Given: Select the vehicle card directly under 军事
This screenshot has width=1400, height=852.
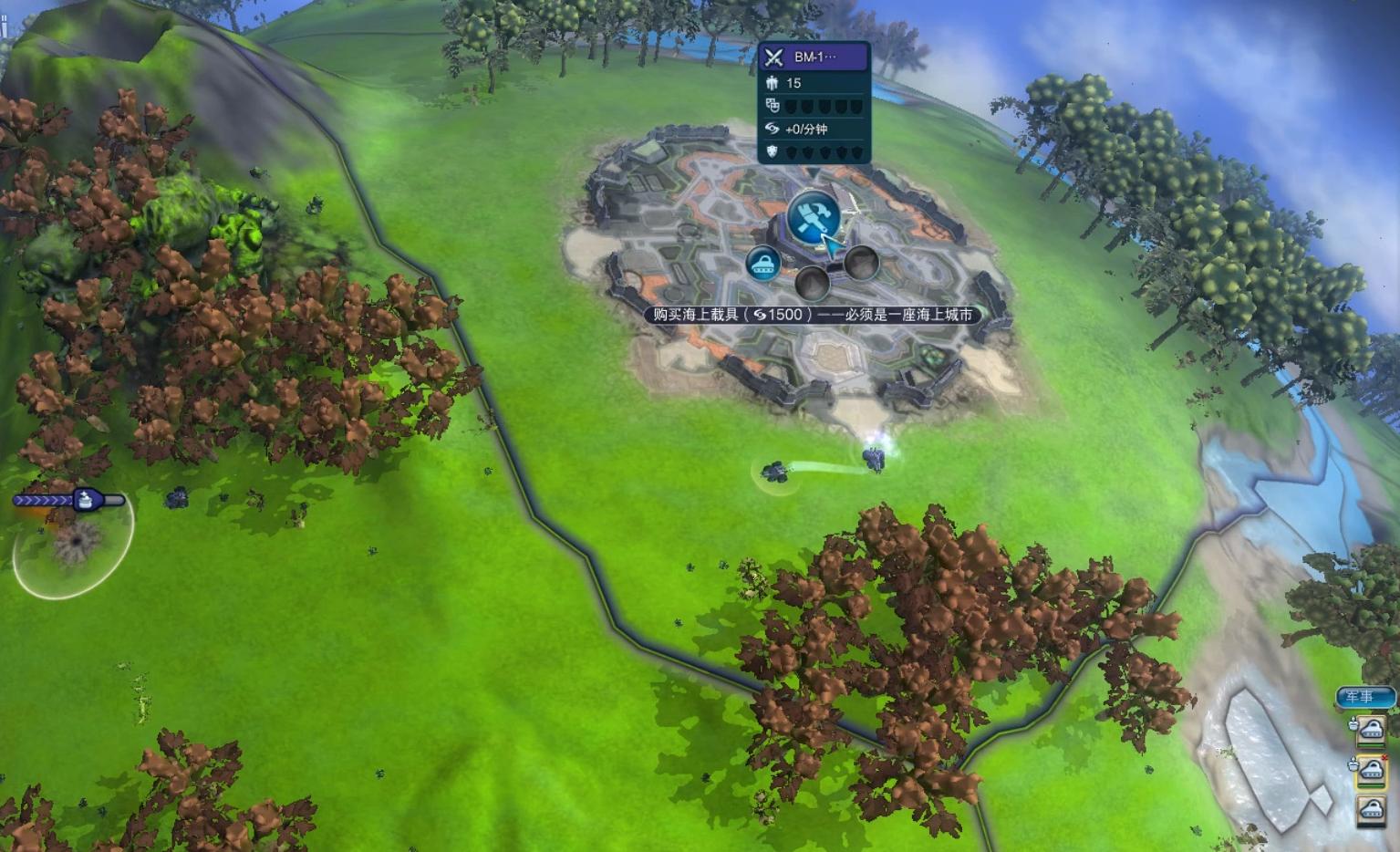Looking at the screenshot, I should [x=1371, y=730].
